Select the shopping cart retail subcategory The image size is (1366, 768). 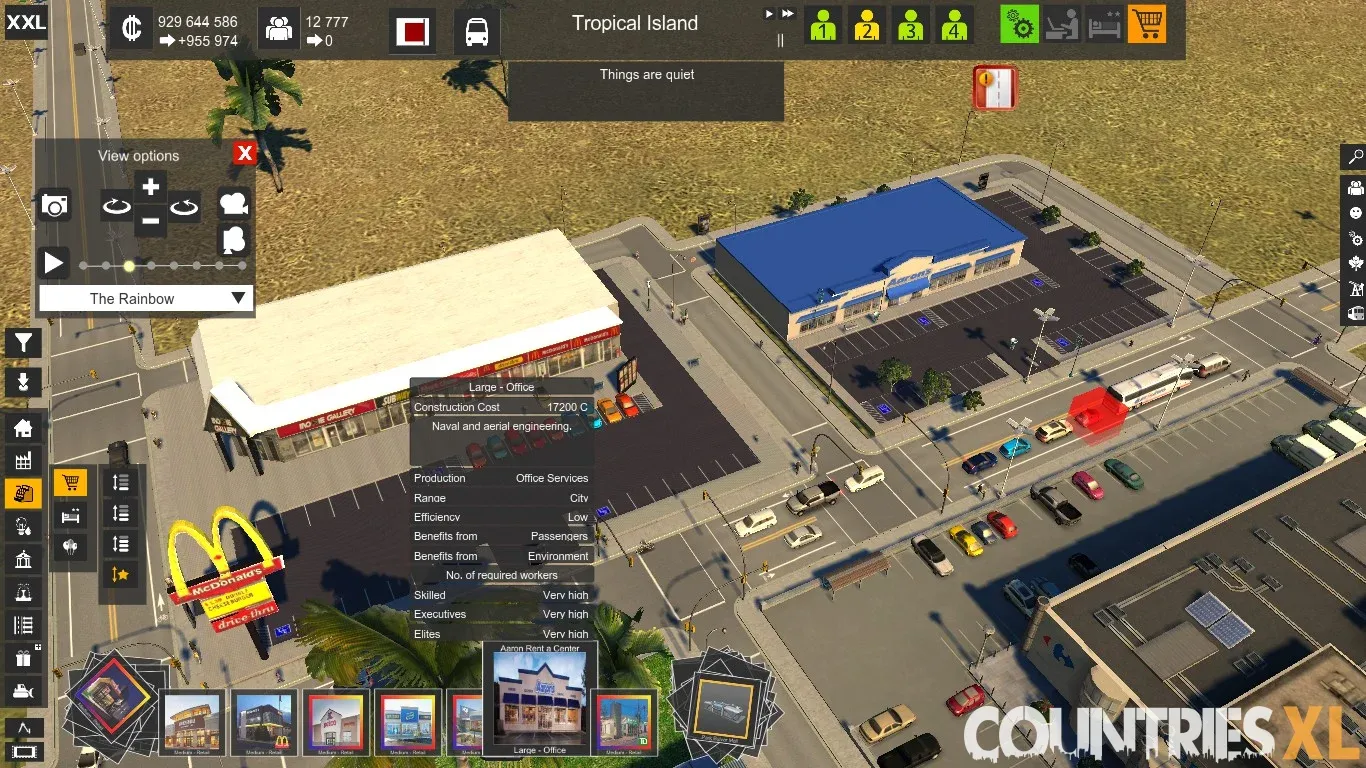click(70, 484)
